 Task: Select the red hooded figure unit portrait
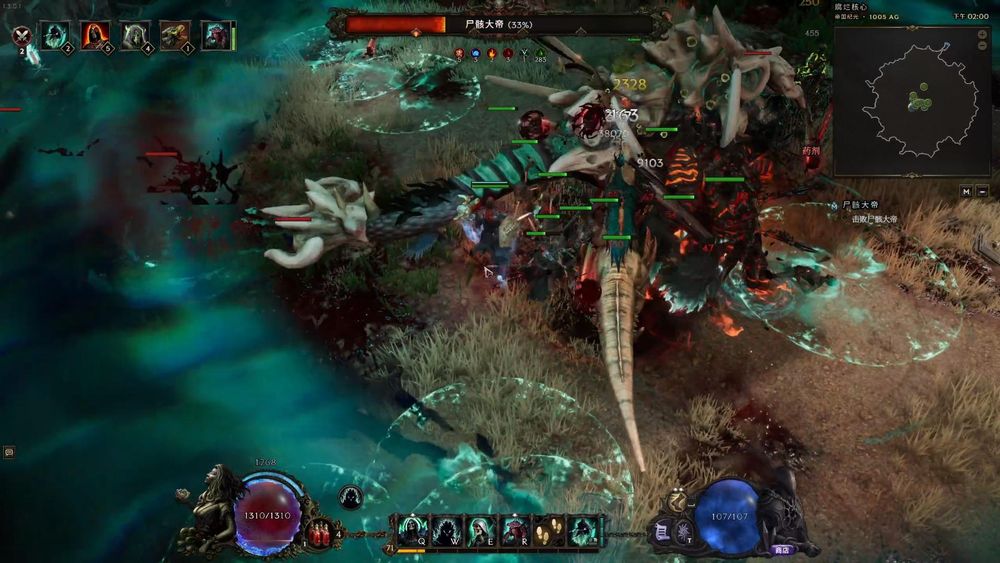click(95, 35)
